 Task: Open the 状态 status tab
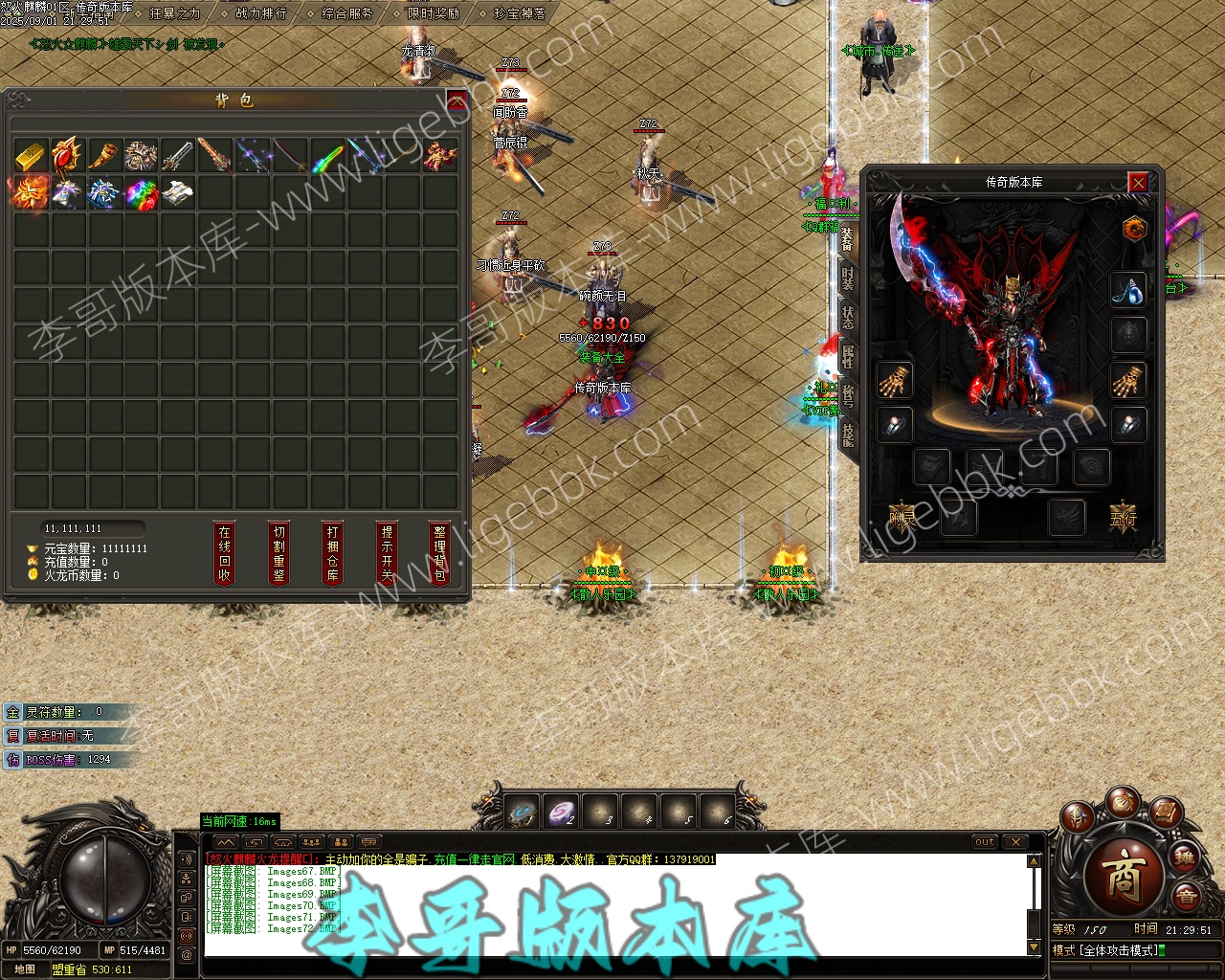tap(848, 317)
